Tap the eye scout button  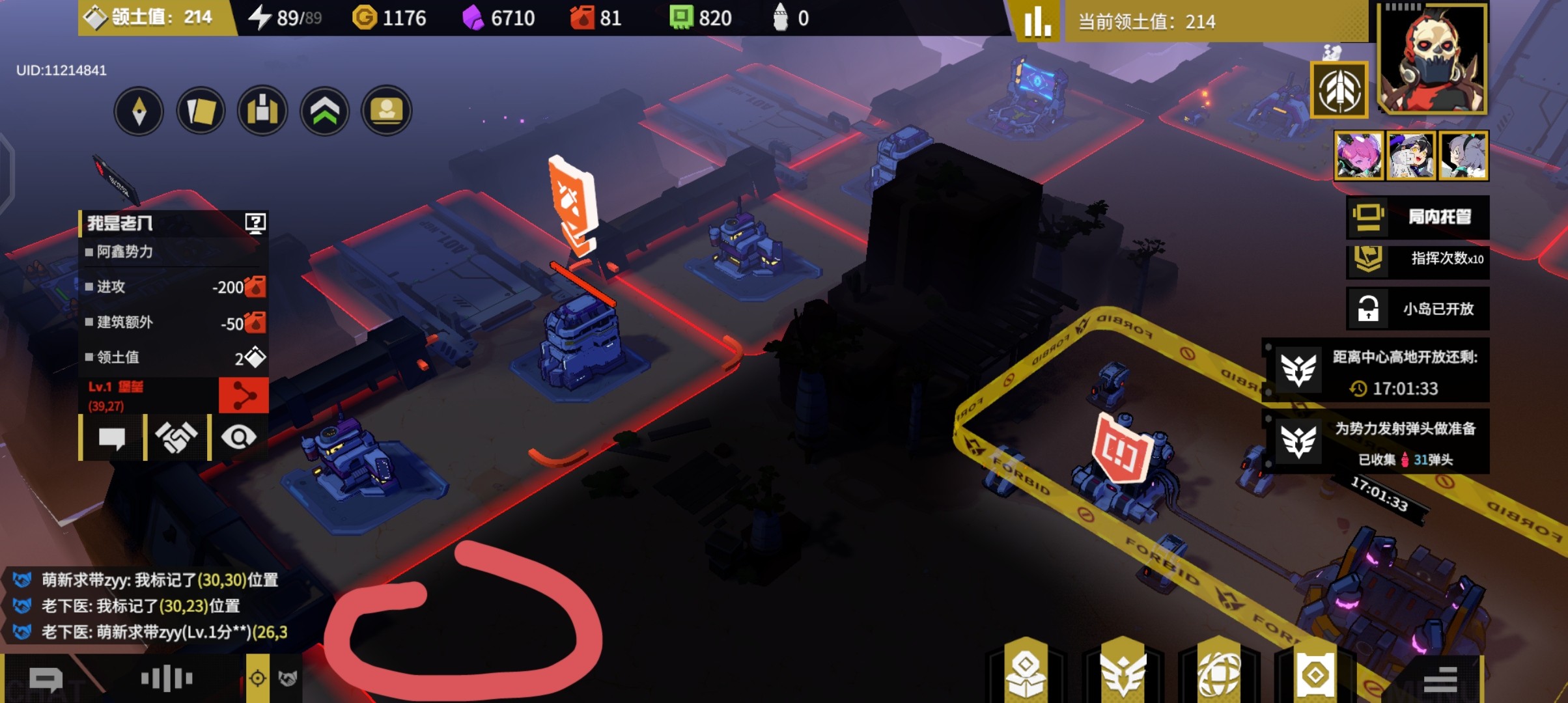click(238, 437)
